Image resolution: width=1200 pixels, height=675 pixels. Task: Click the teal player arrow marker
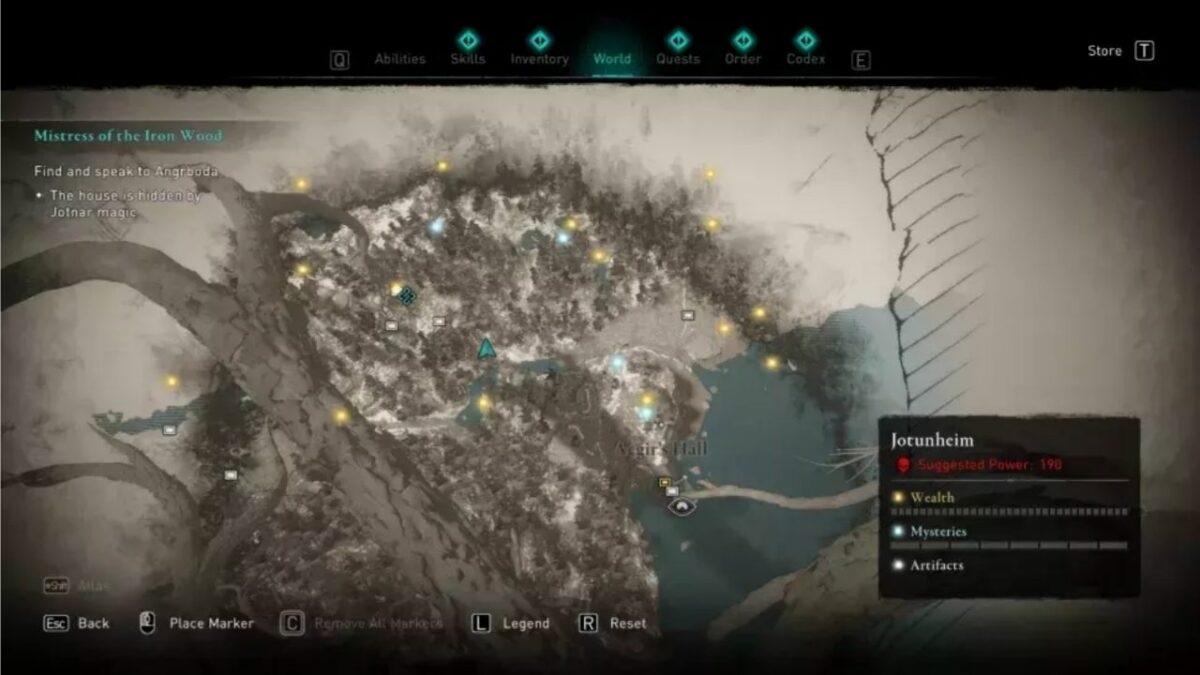pos(486,349)
